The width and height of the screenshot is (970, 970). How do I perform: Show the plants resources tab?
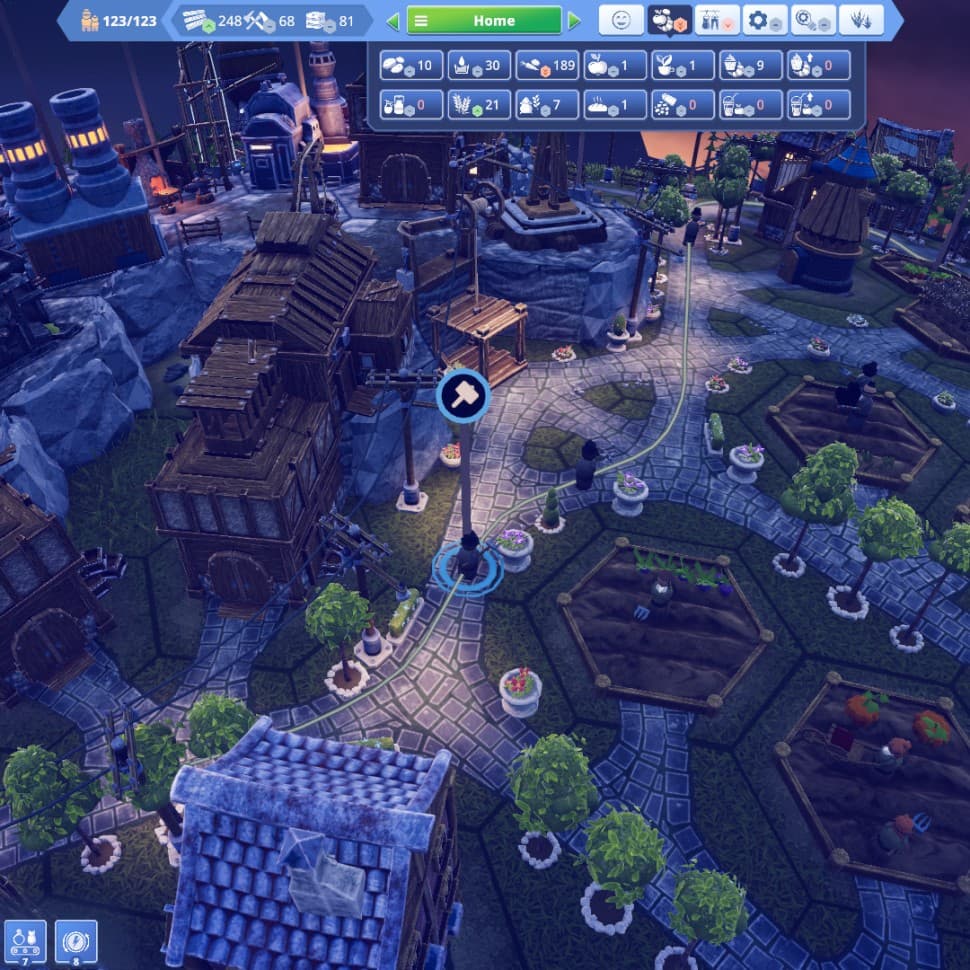tap(861, 20)
